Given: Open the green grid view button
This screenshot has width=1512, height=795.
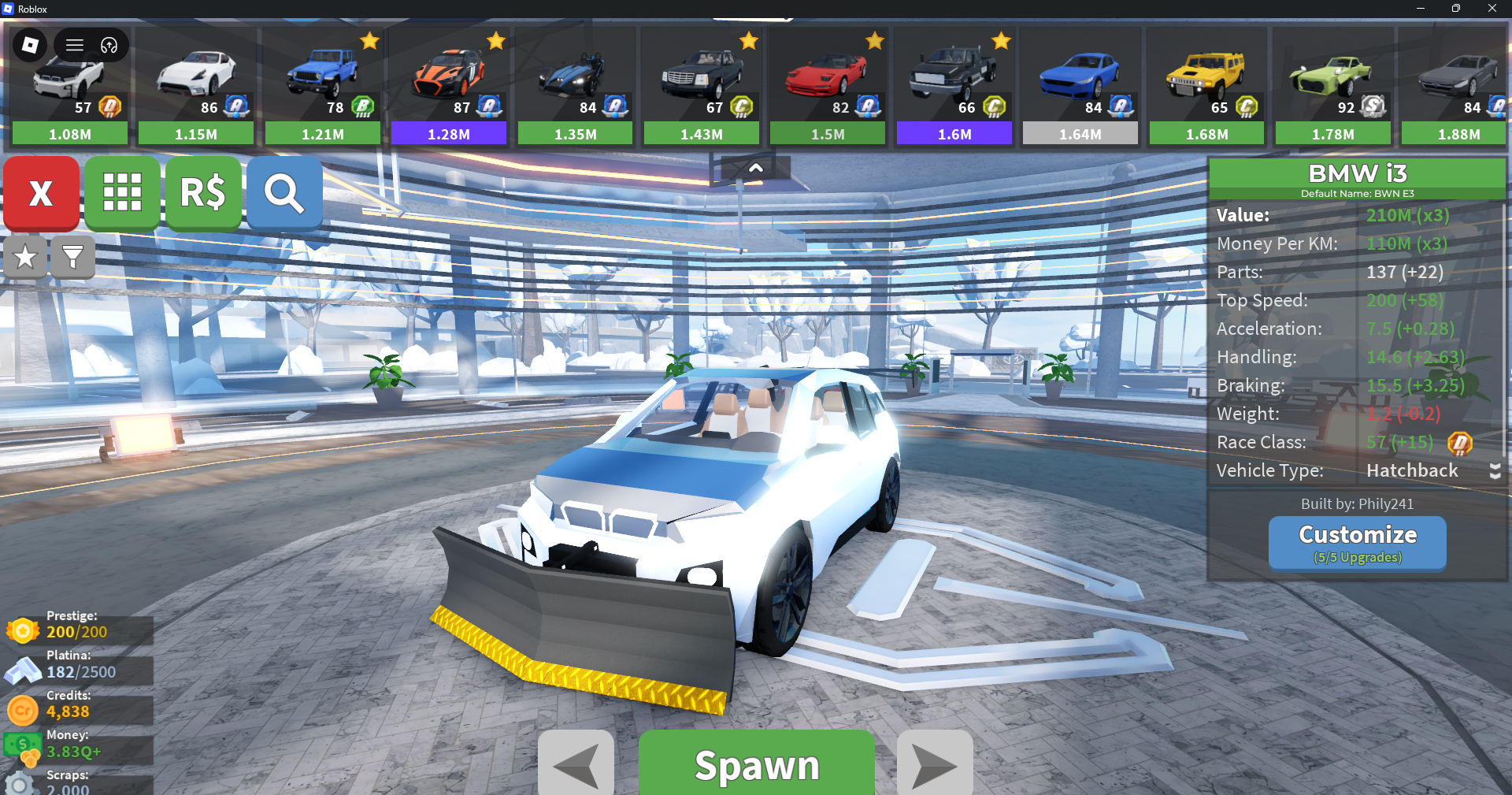Looking at the screenshot, I should click(122, 193).
